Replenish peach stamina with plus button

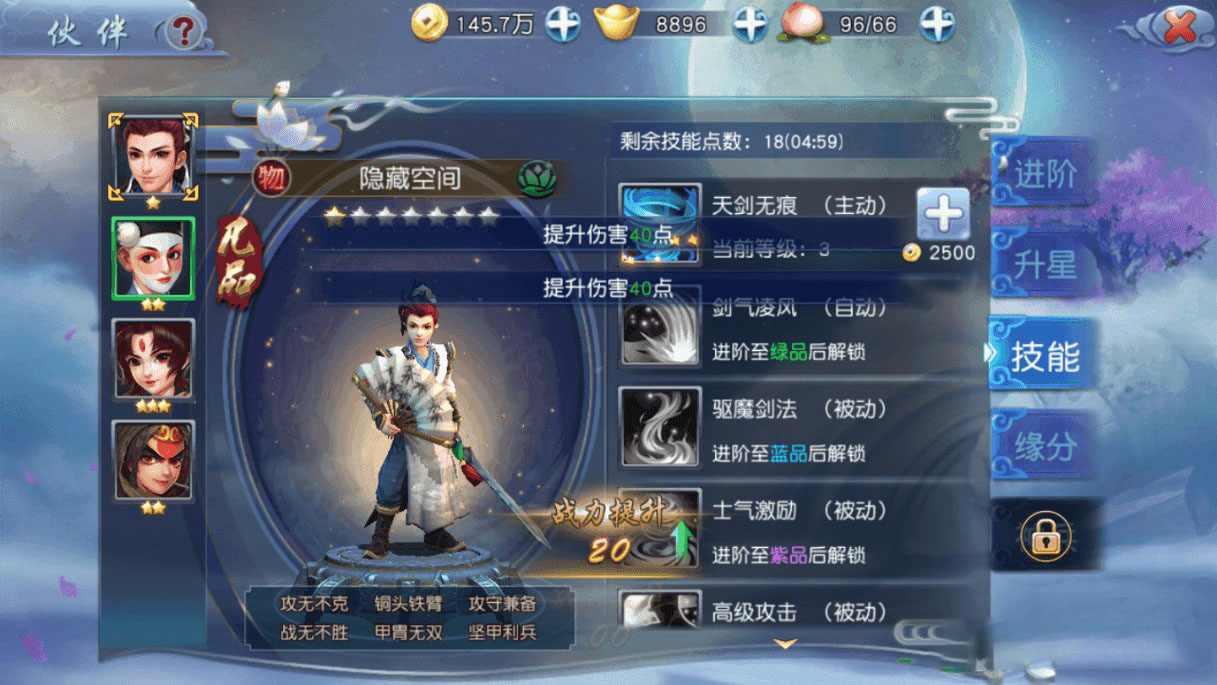click(937, 24)
